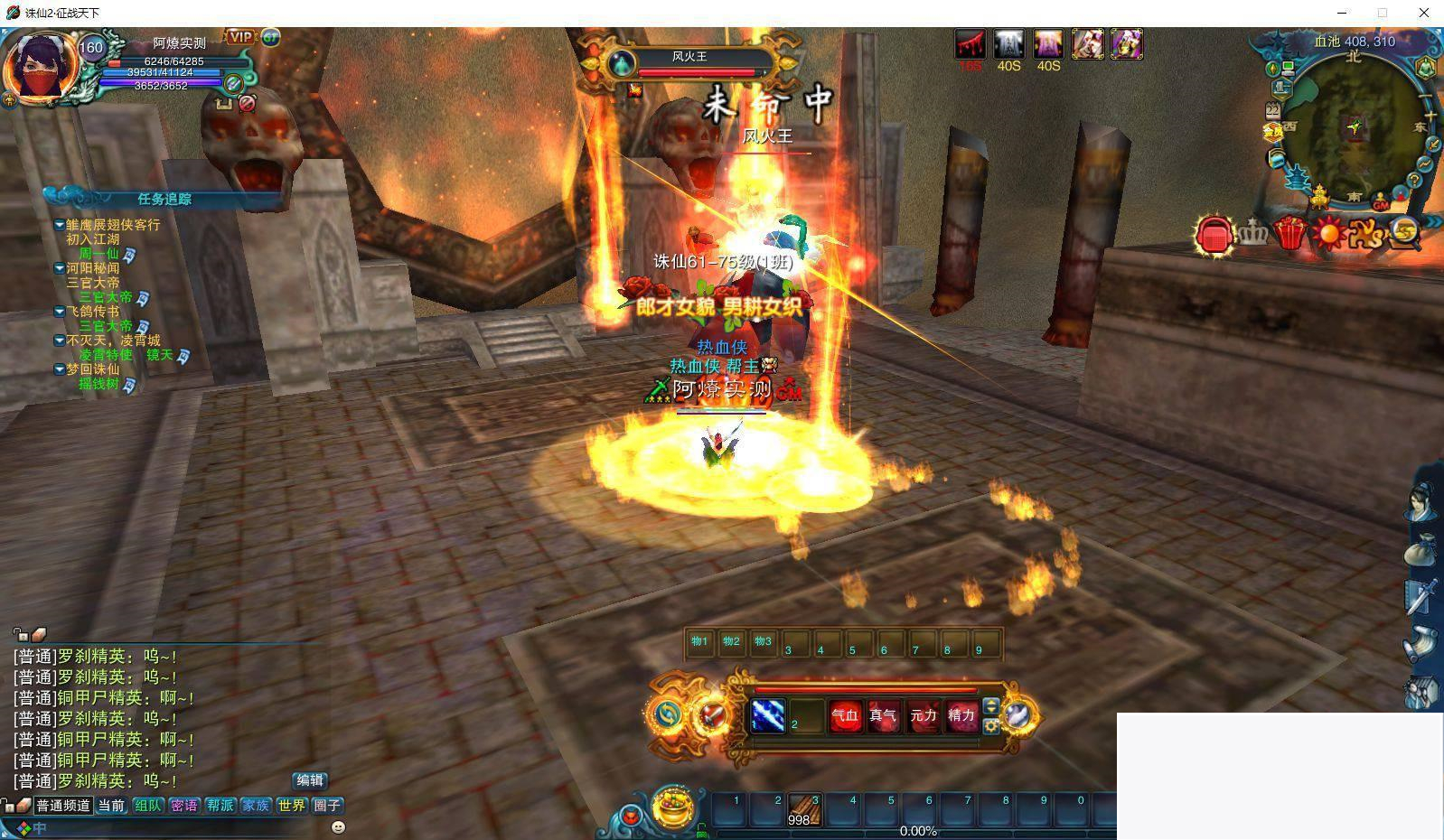Use the 真气 potion shortcut
Viewport: 1444px width, 840px height.
click(x=883, y=716)
